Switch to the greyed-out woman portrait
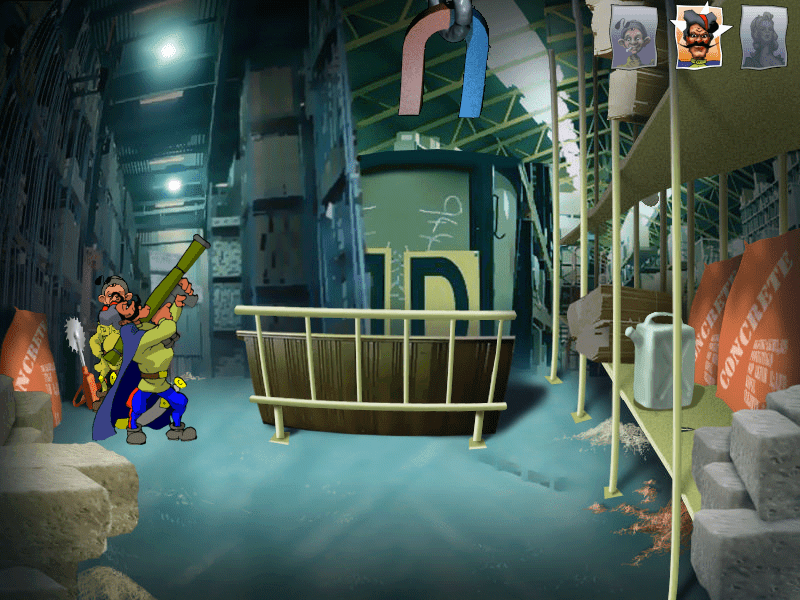The image size is (800, 600). [x=762, y=39]
